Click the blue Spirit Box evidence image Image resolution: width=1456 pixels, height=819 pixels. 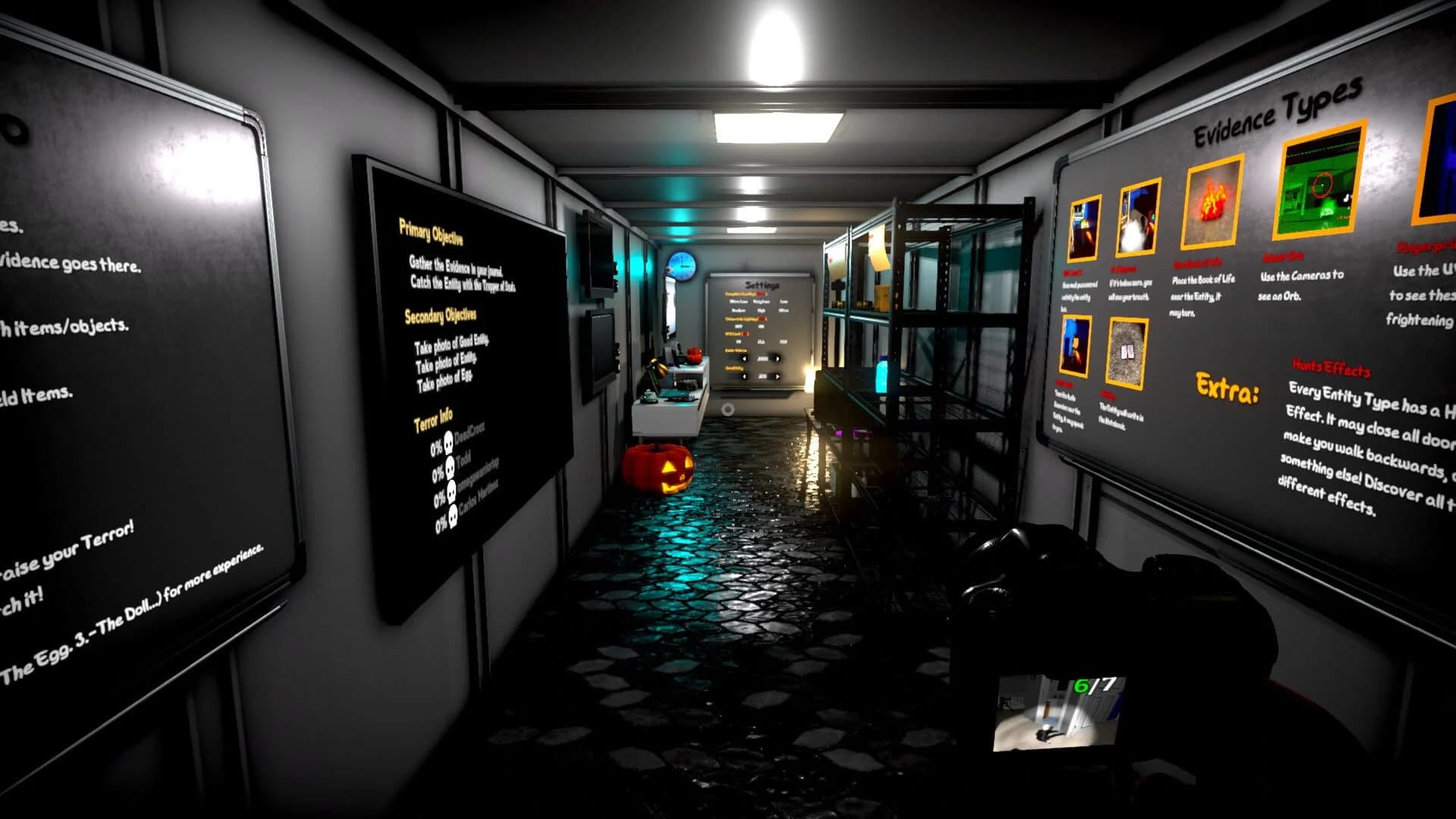pos(1075,345)
